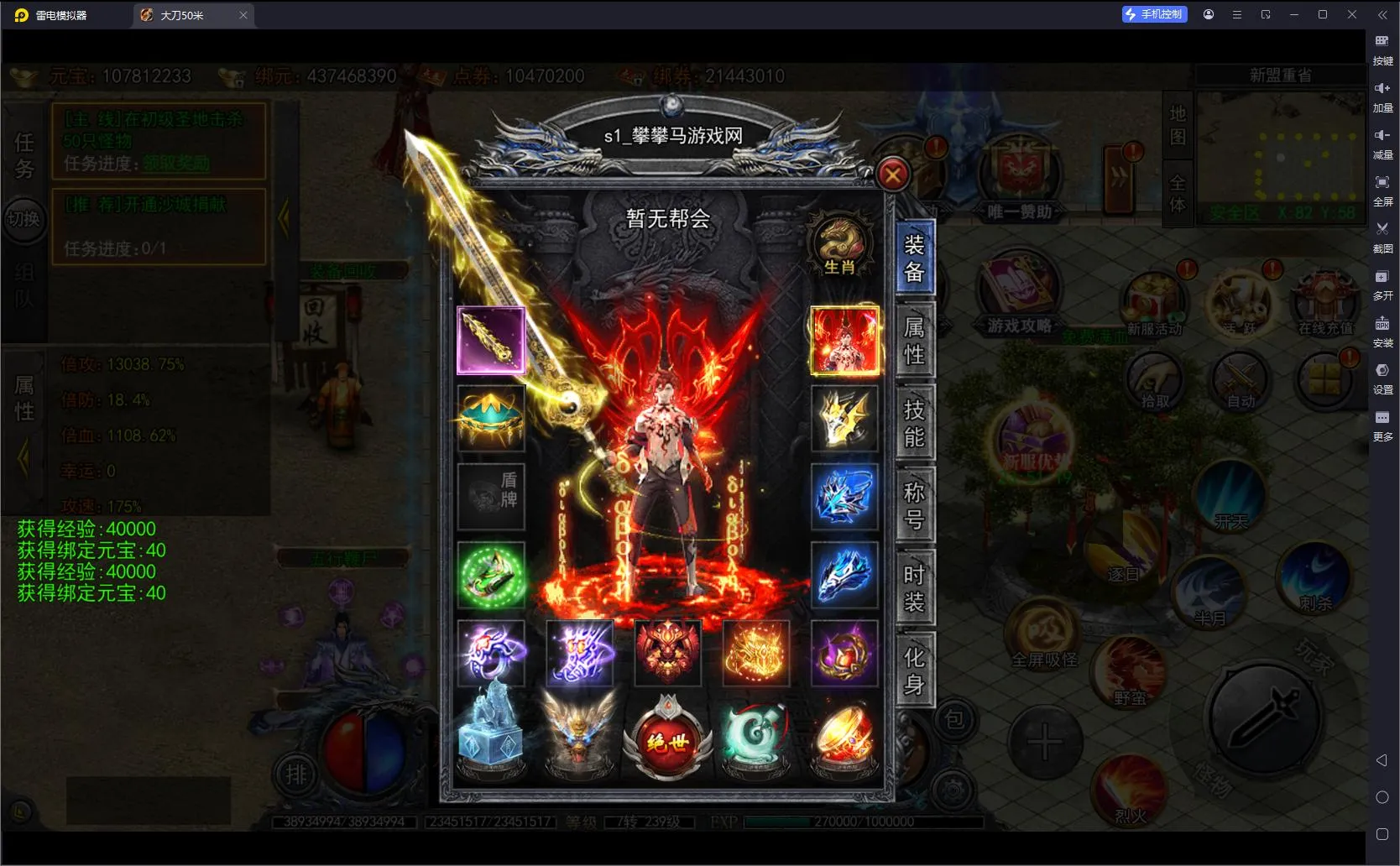1400x866 pixels.
Task: Select the red armor costume slot
Action: (844, 340)
